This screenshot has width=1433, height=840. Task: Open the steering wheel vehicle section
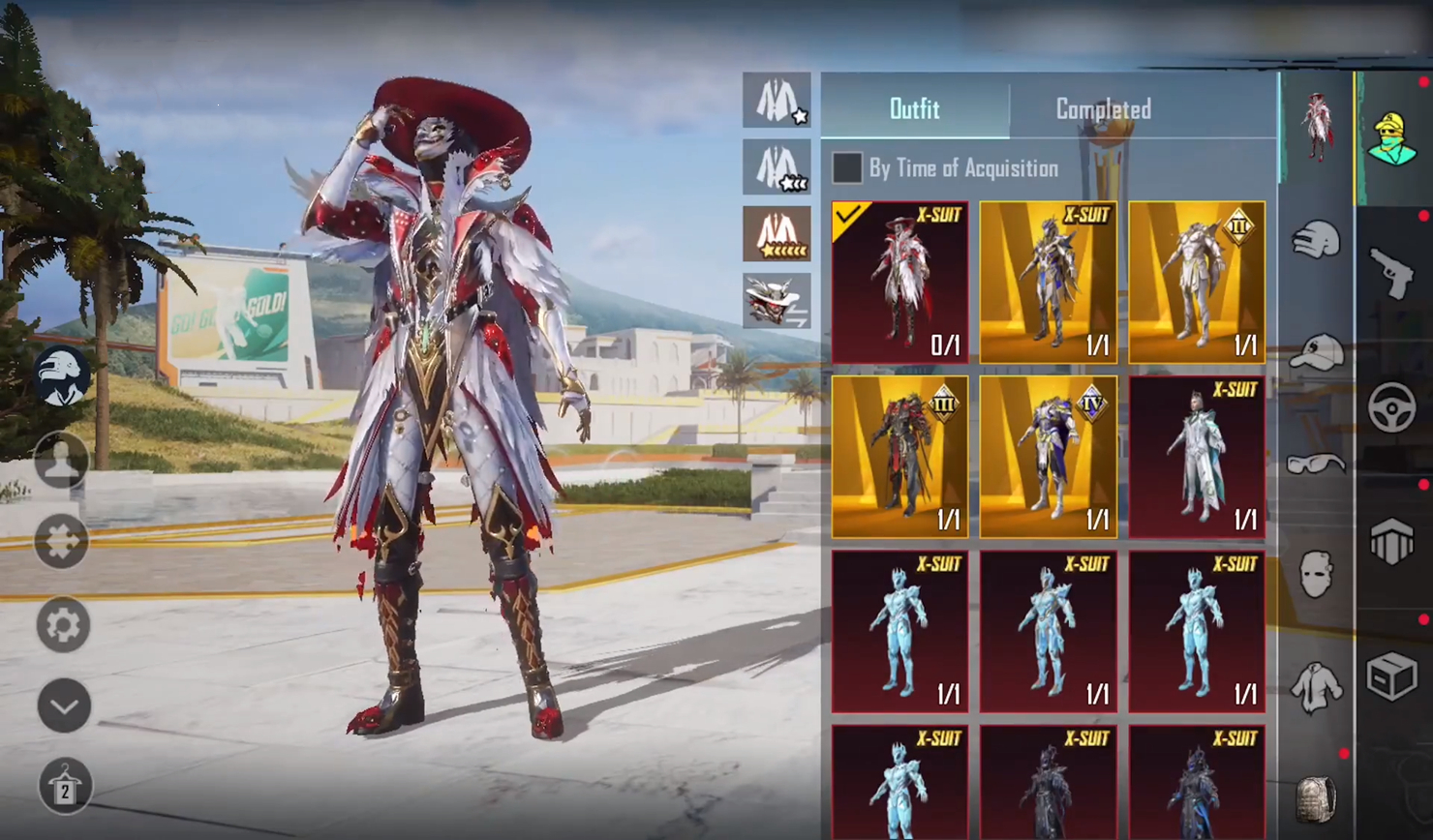(1392, 407)
